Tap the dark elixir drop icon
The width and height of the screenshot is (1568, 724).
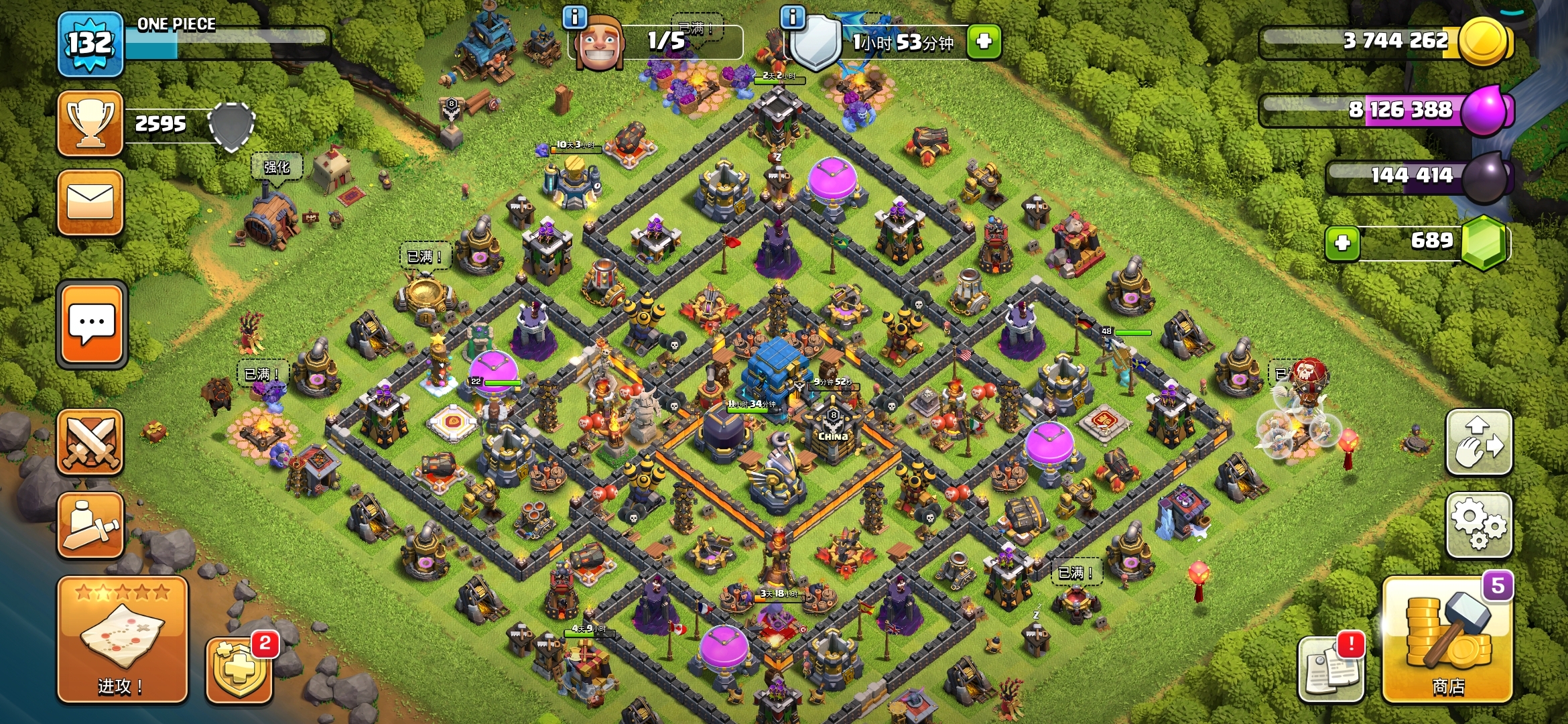(1485, 178)
